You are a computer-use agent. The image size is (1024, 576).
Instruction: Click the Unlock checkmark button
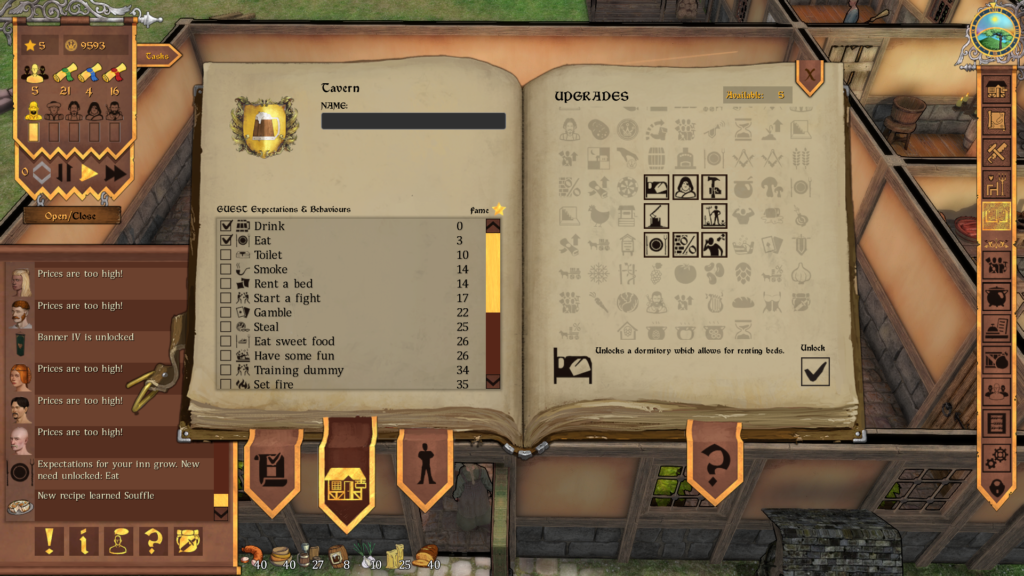[815, 371]
